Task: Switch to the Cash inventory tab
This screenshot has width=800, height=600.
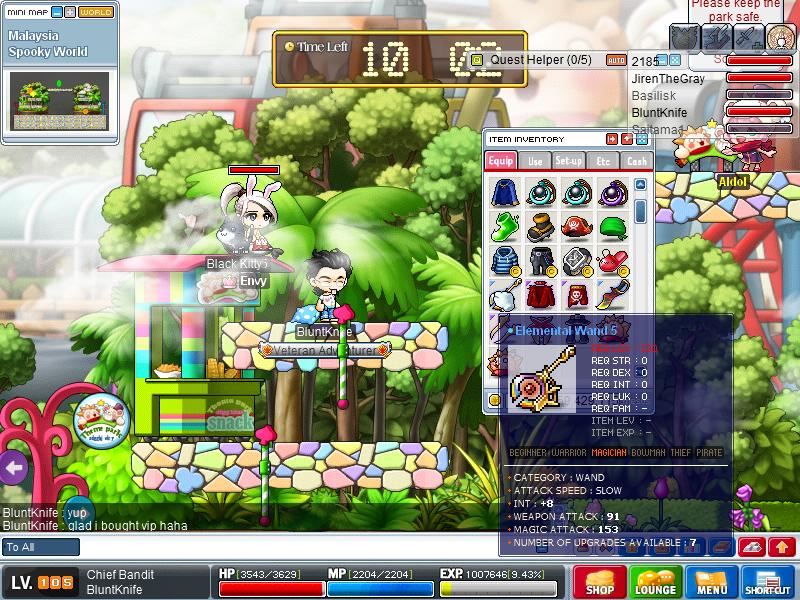Action: [636, 161]
